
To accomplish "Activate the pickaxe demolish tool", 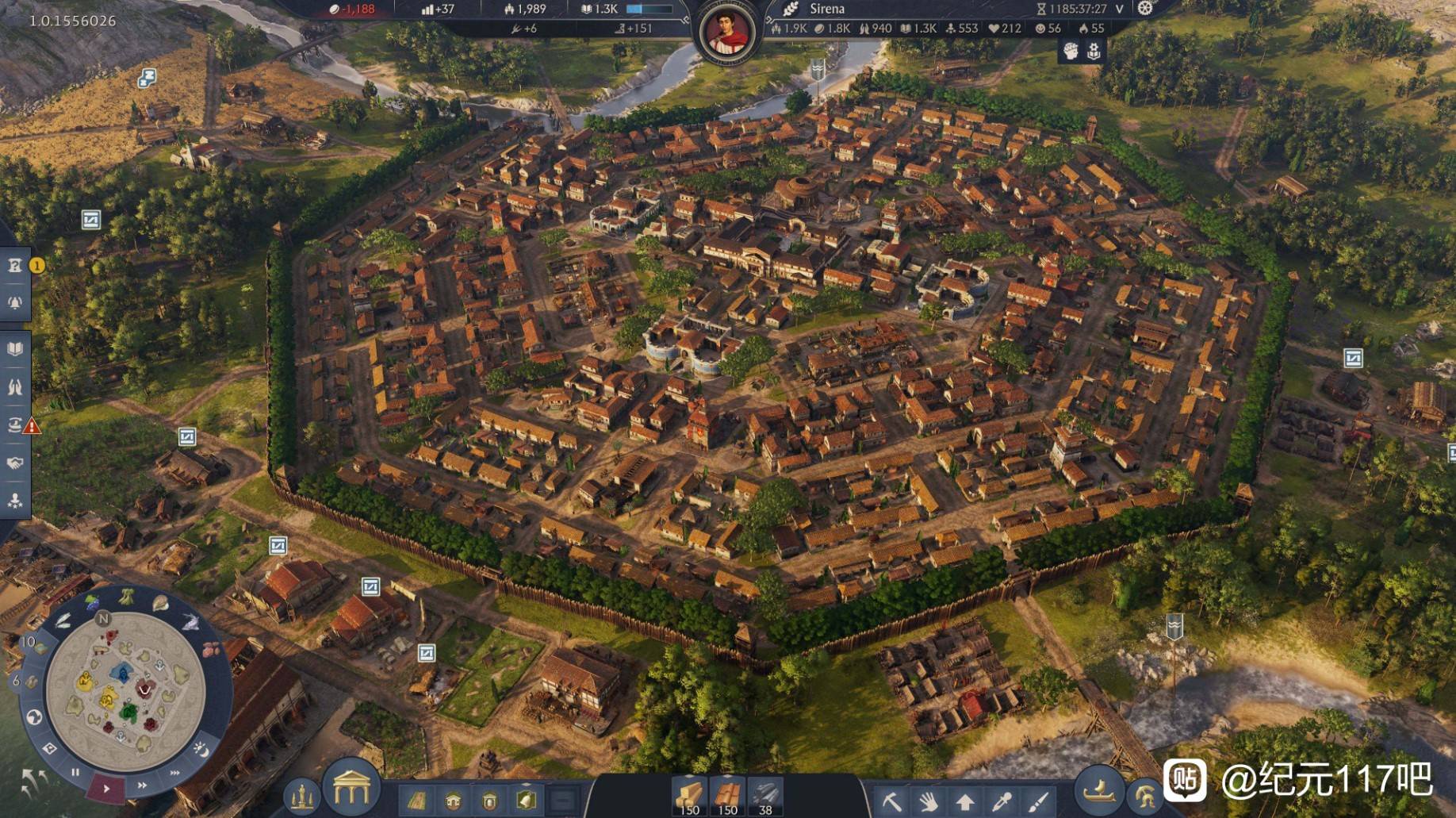I will 891,801.
